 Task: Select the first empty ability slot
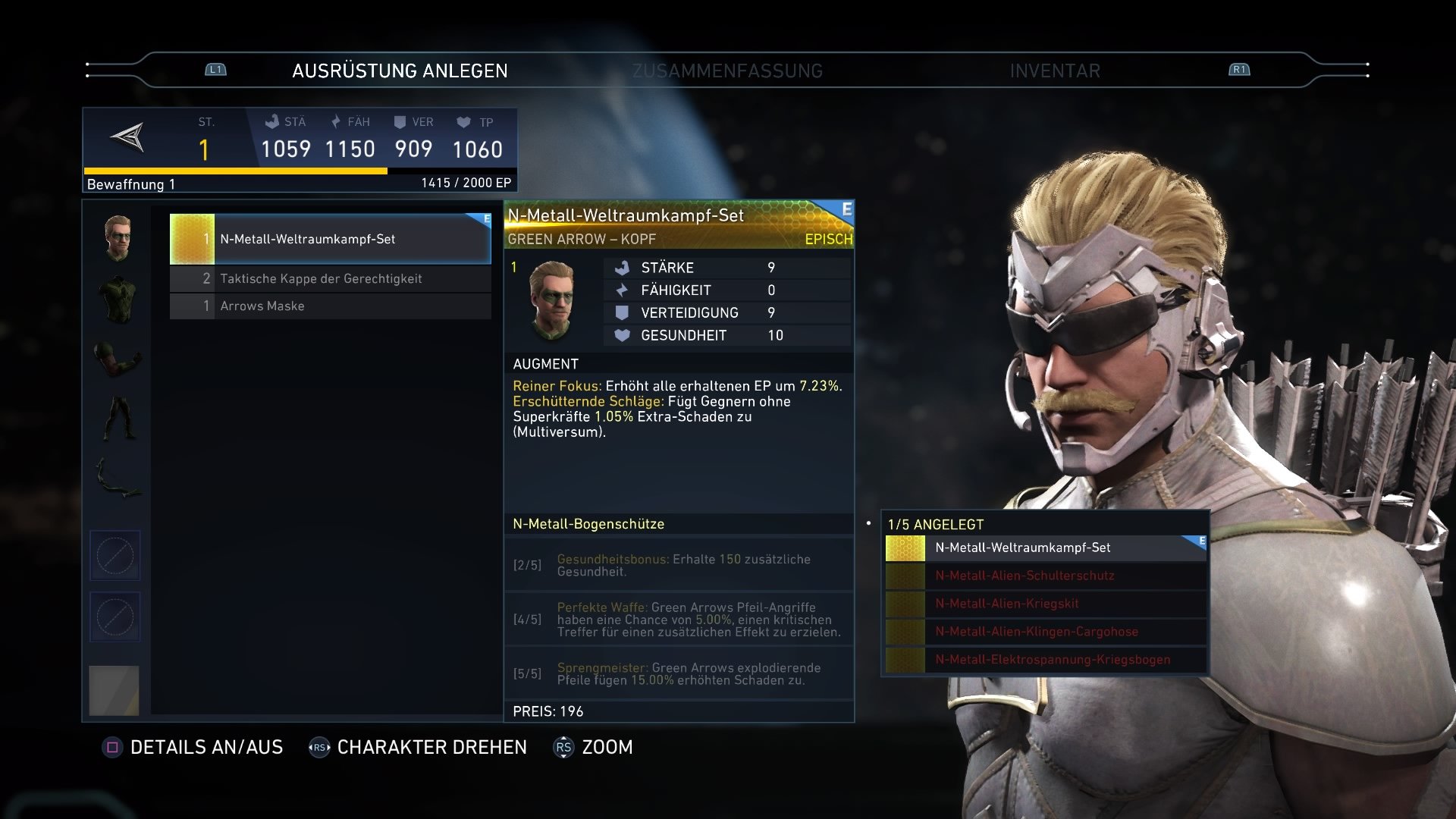115,555
